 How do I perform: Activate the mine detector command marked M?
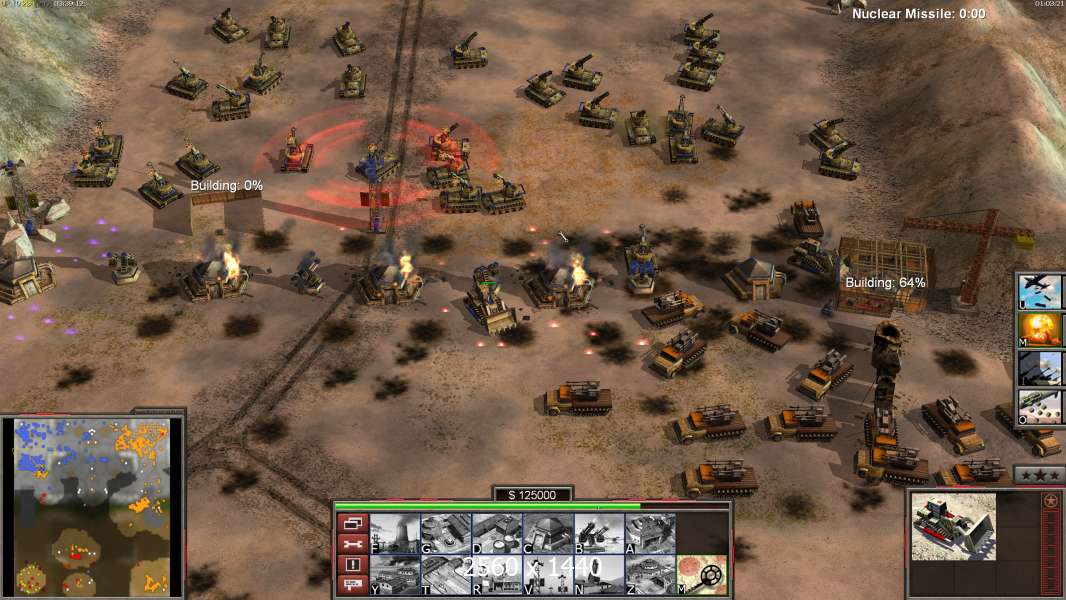(702, 574)
